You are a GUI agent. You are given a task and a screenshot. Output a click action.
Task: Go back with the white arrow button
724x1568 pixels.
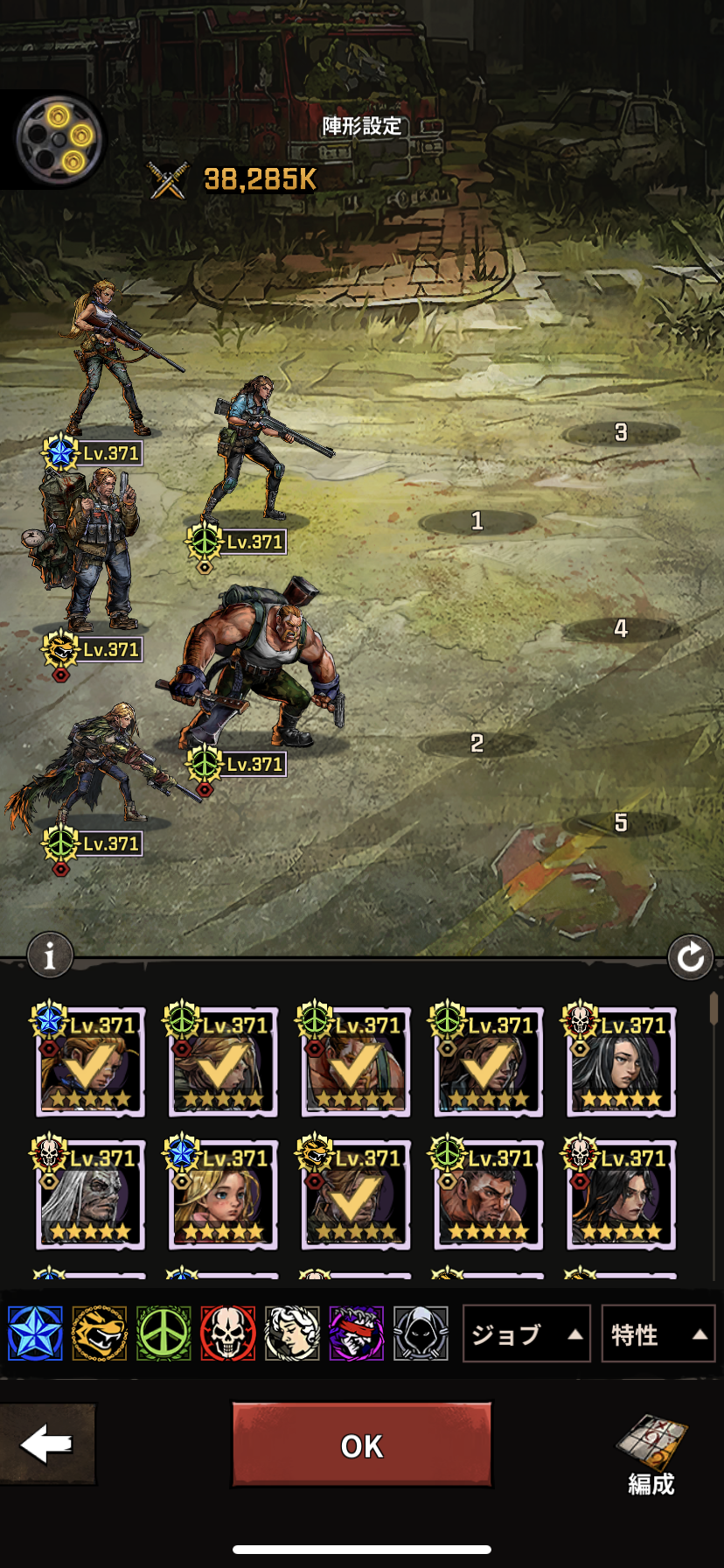pos(47,1445)
